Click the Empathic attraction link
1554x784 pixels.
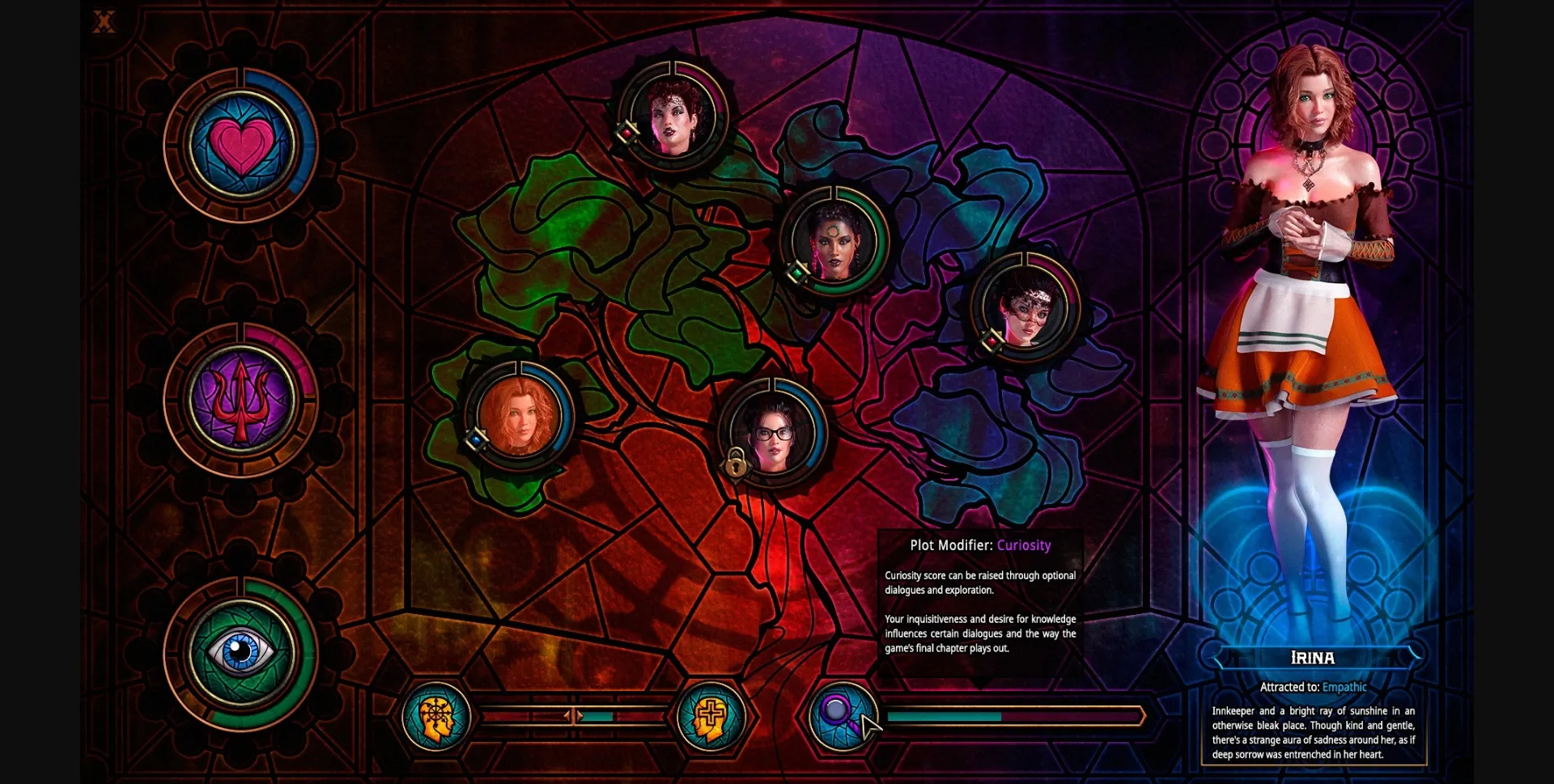(x=1344, y=686)
